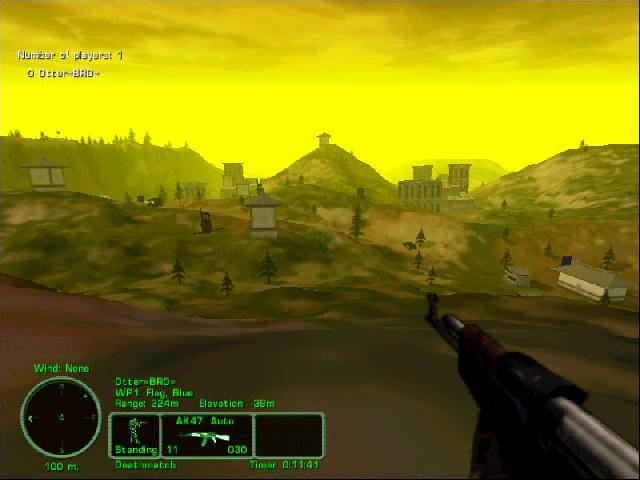Click the circular compass radar

60,416
